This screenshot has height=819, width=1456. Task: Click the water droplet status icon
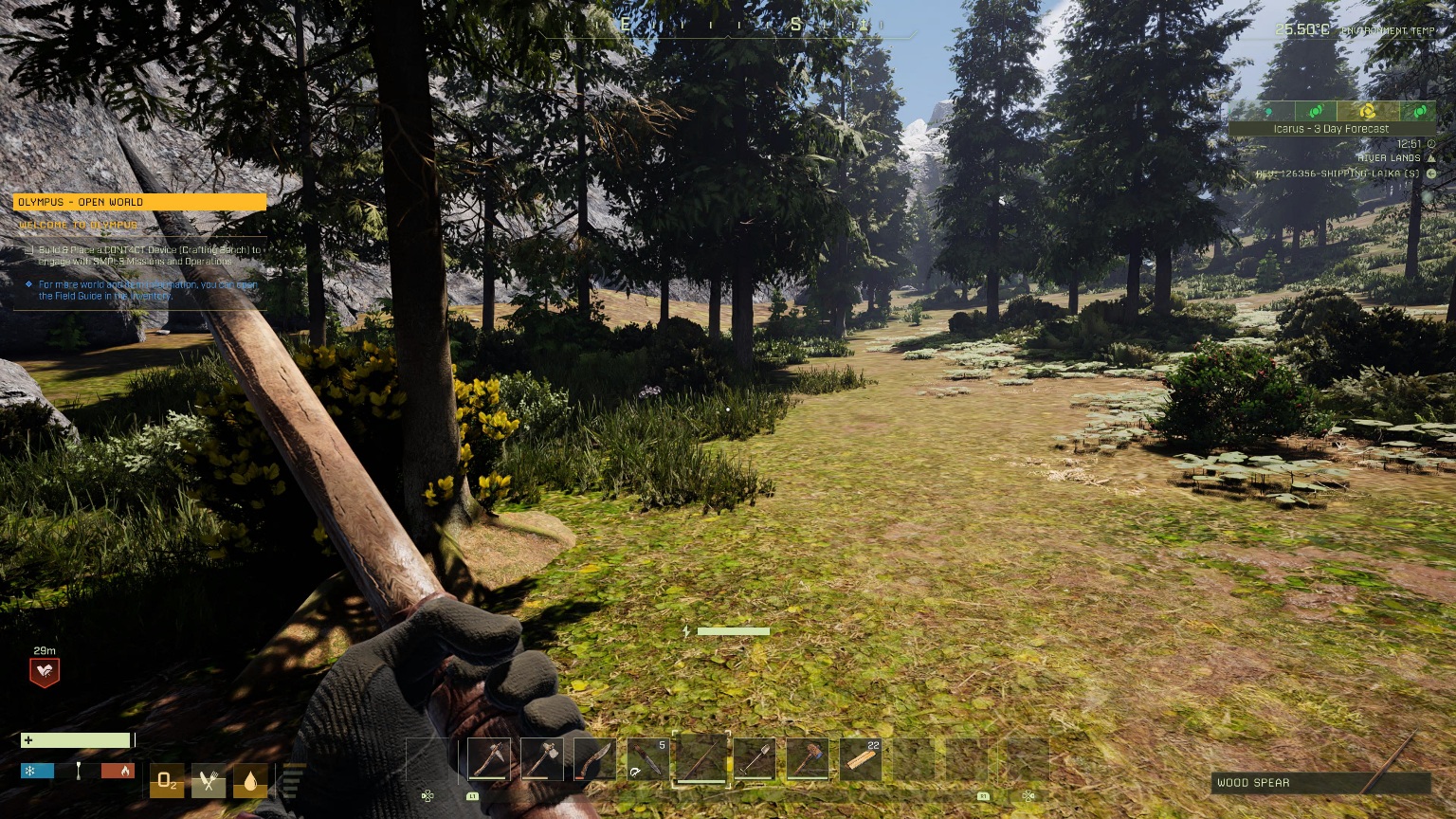pyautogui.click(x=250, y=781)
